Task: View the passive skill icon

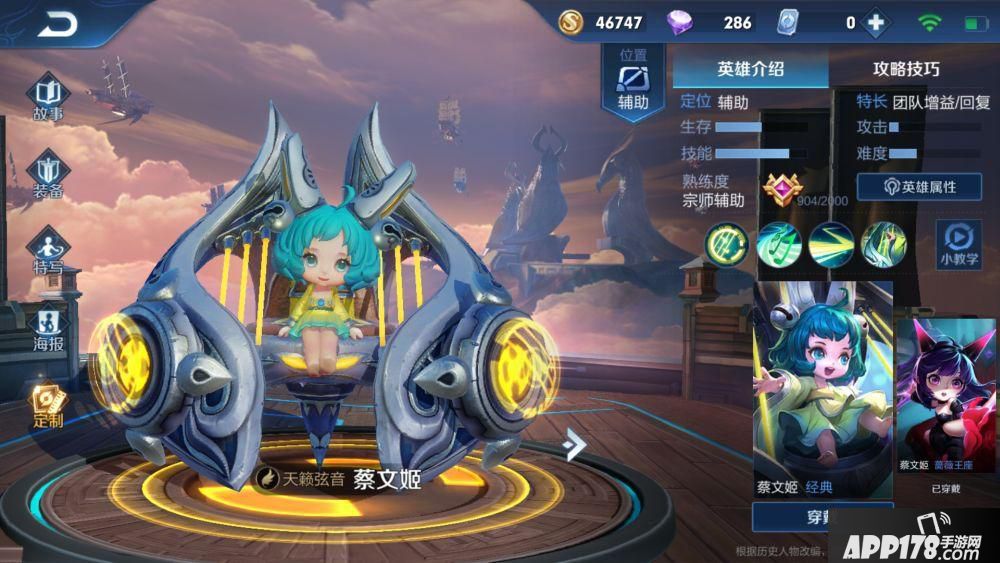Action: click(726, 243)
